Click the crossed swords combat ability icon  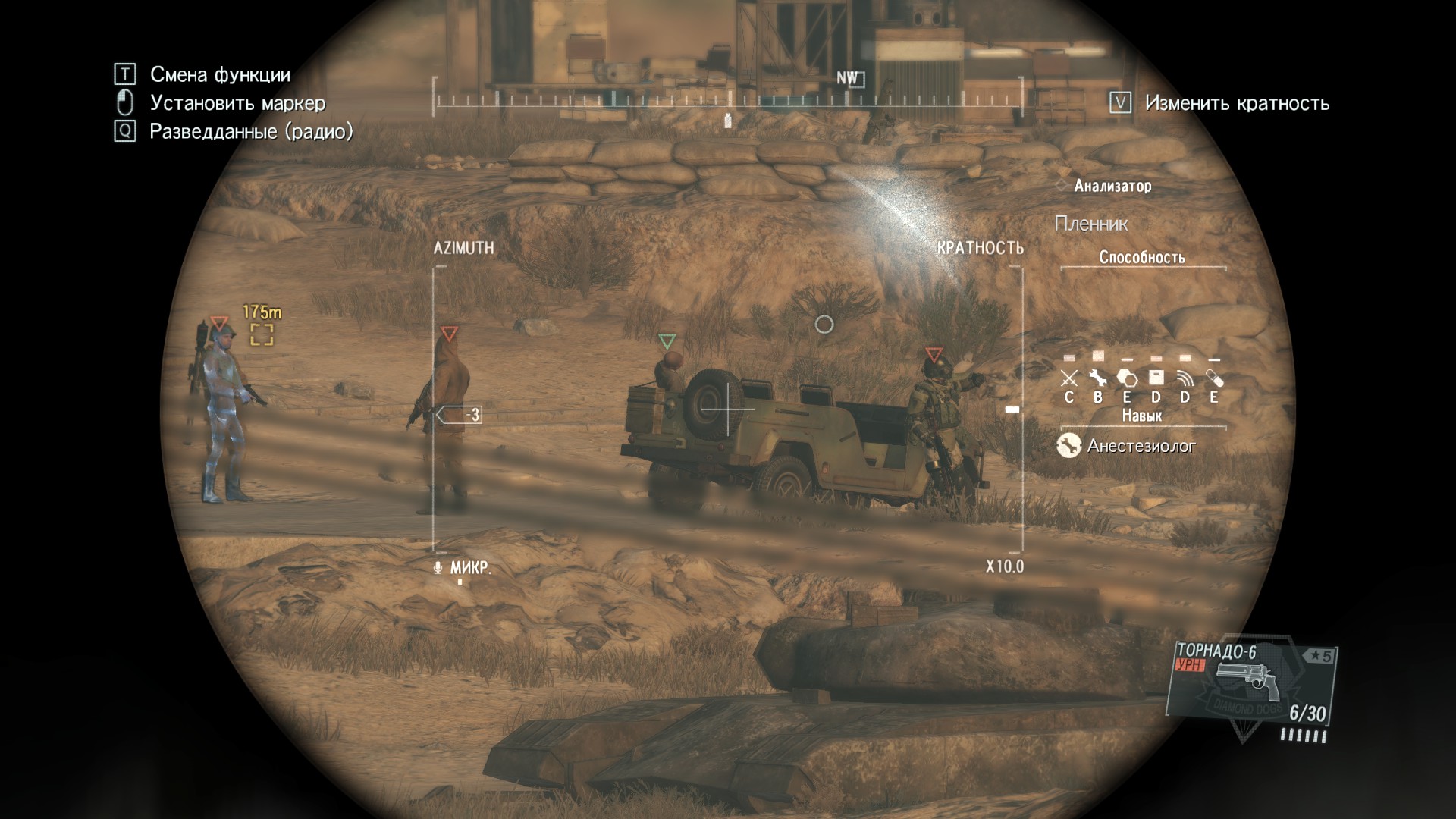coord(1068,378)
